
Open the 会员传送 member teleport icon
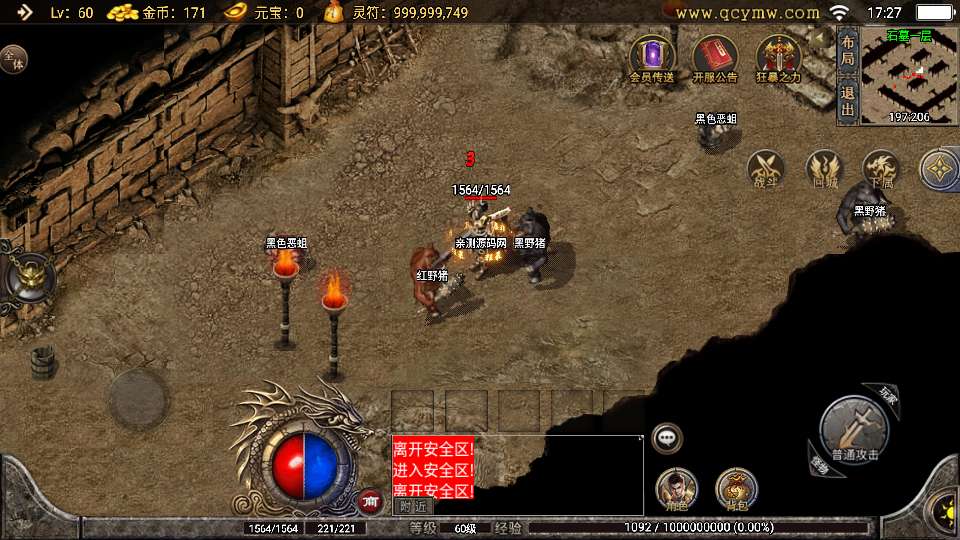click(652, 58)
